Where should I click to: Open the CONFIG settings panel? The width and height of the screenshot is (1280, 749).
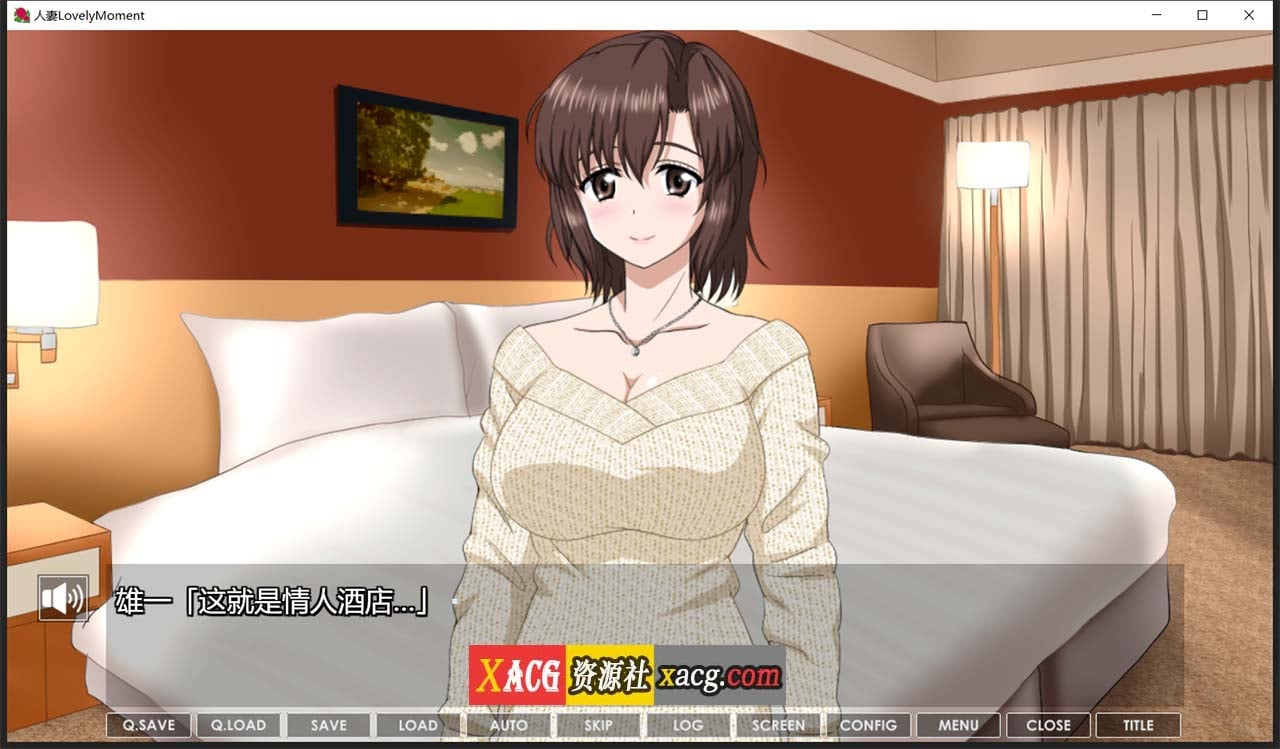tap(869, 724)
